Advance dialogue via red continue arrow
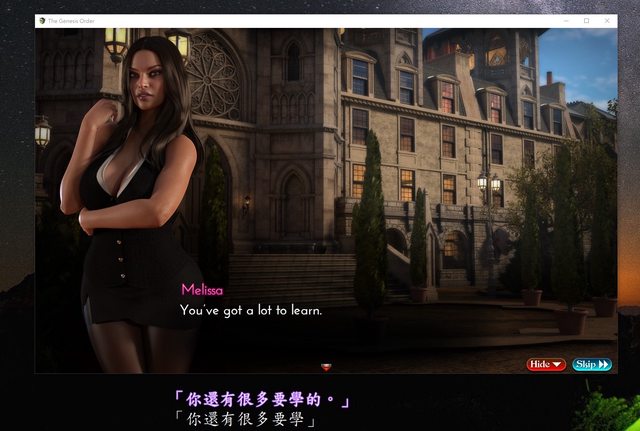 click(325, 367)
